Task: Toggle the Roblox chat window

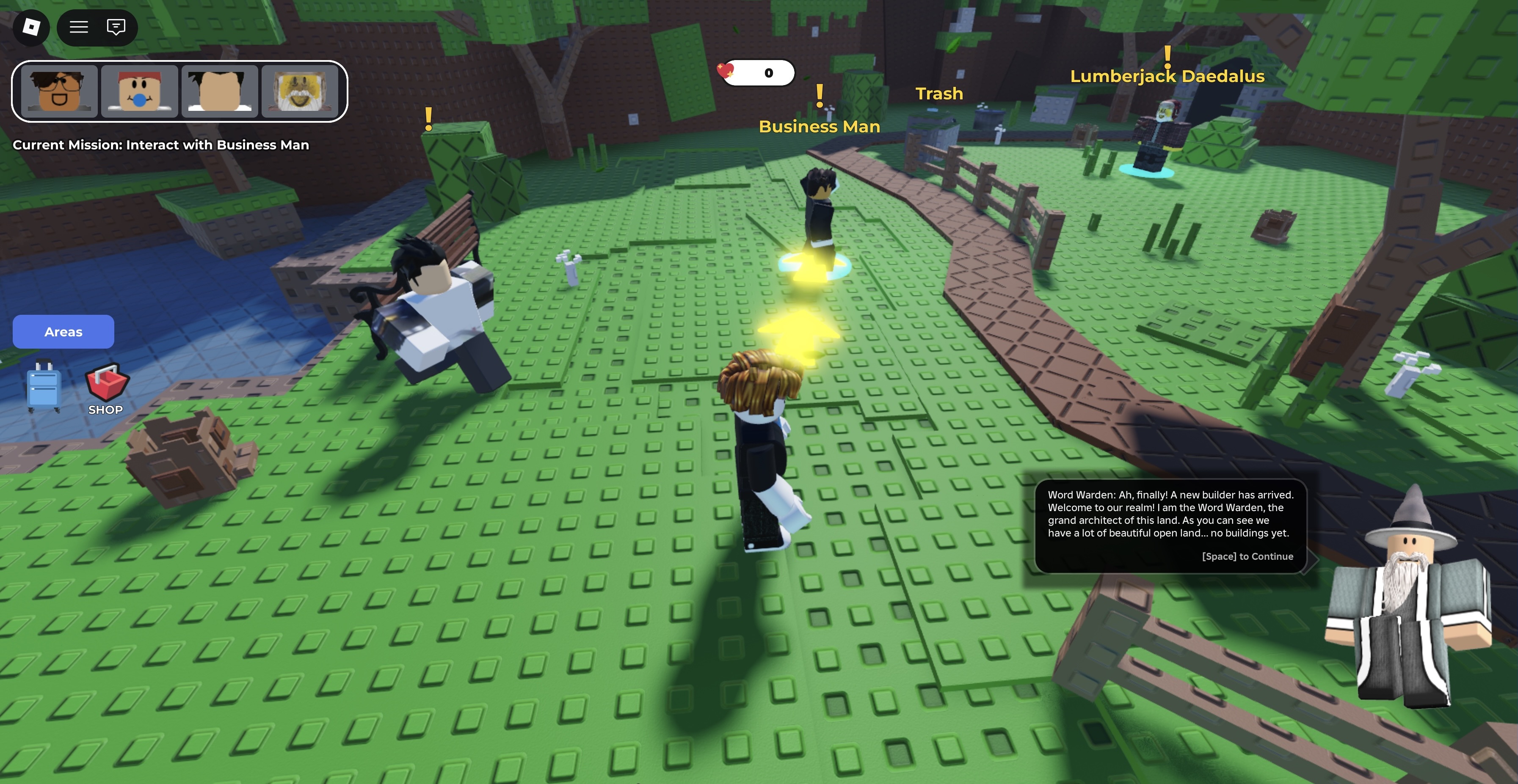Action: tap(116, 27)
